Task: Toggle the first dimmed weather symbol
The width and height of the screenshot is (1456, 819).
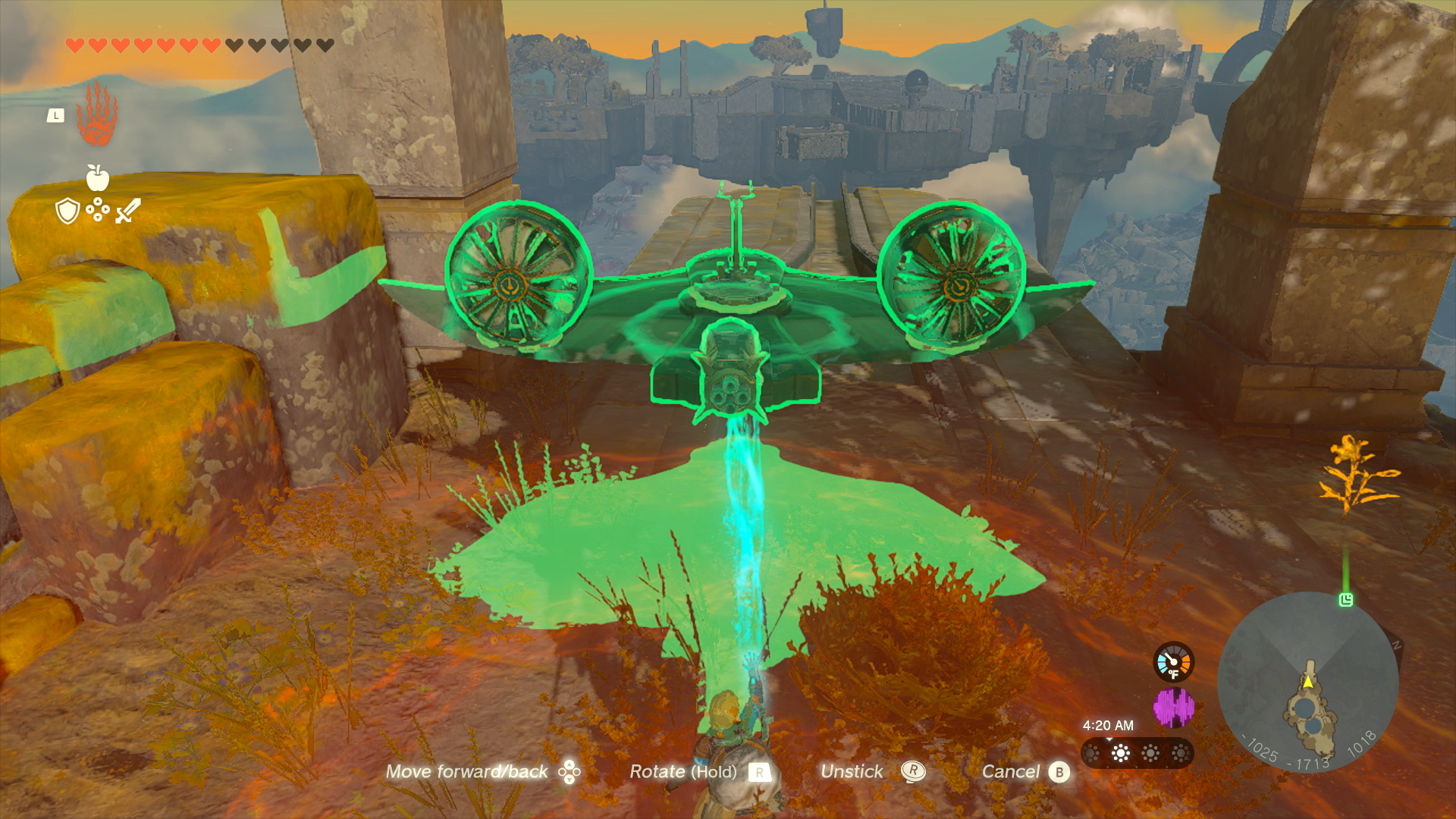Action: (1090, 754)
